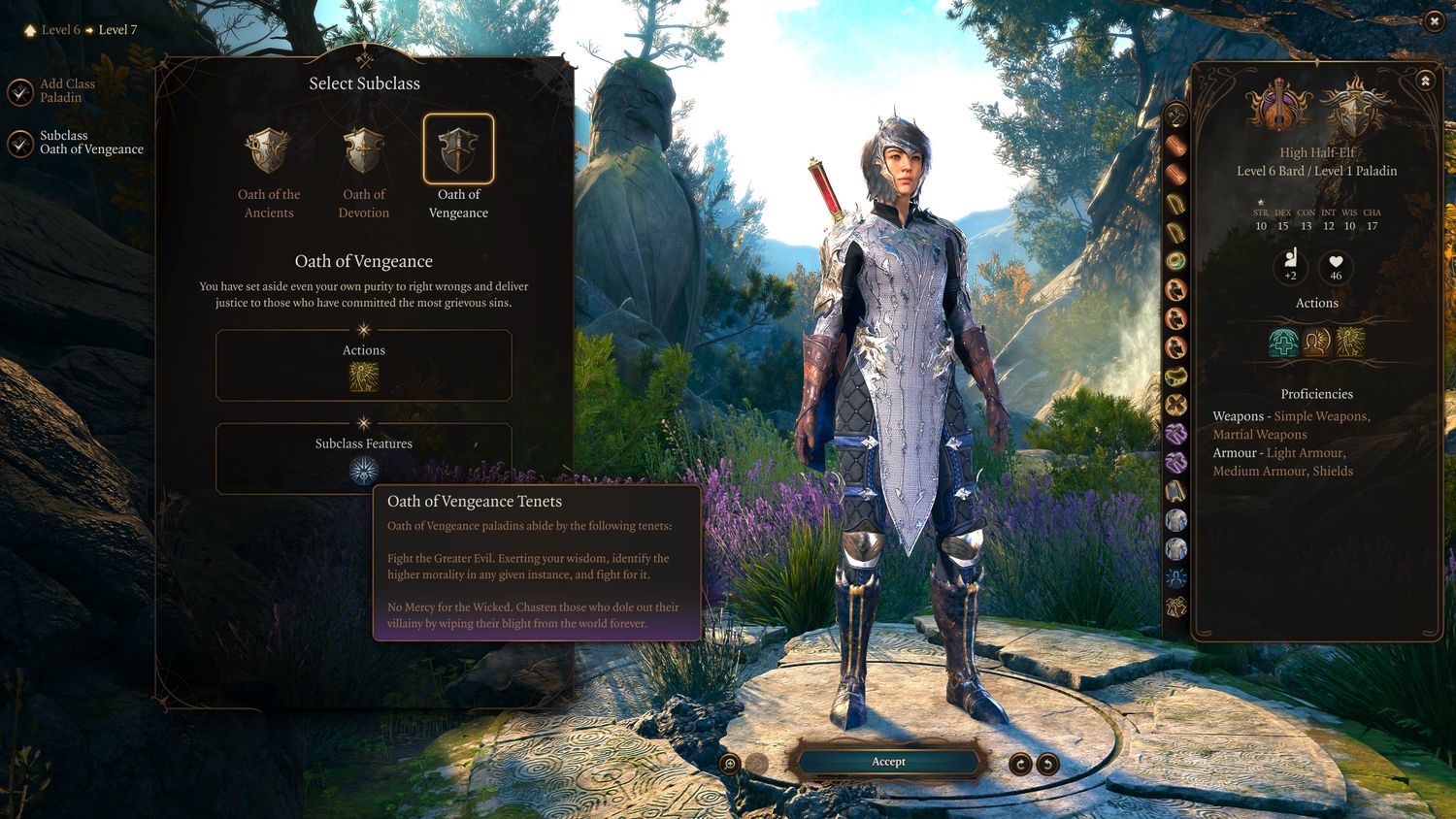
Task: Accept the level up choices
Action: (888, 762)
